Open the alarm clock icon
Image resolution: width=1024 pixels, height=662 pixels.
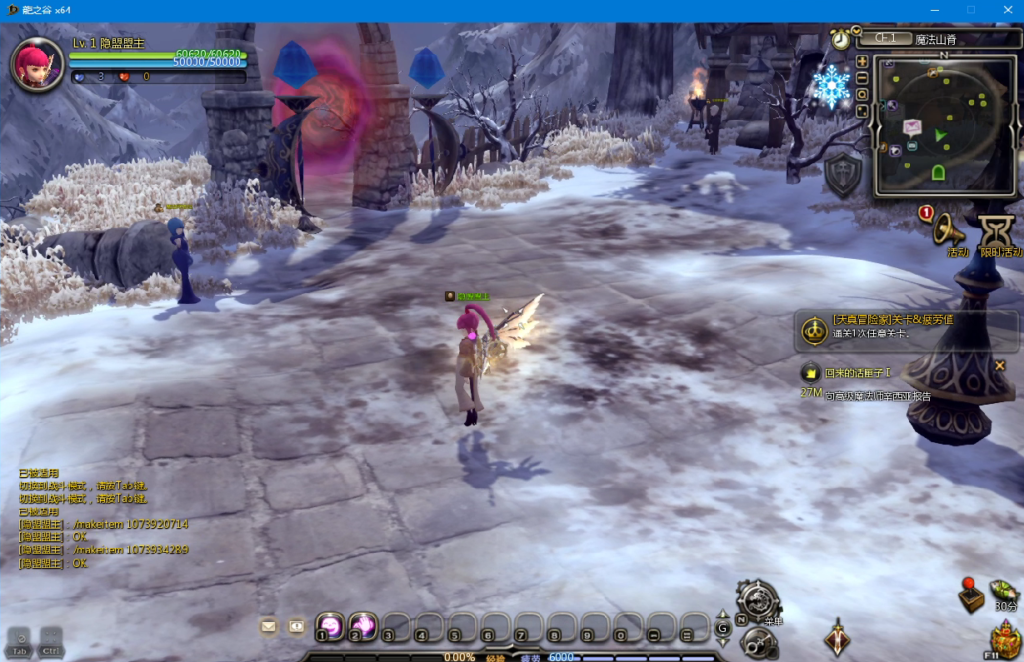840,39
